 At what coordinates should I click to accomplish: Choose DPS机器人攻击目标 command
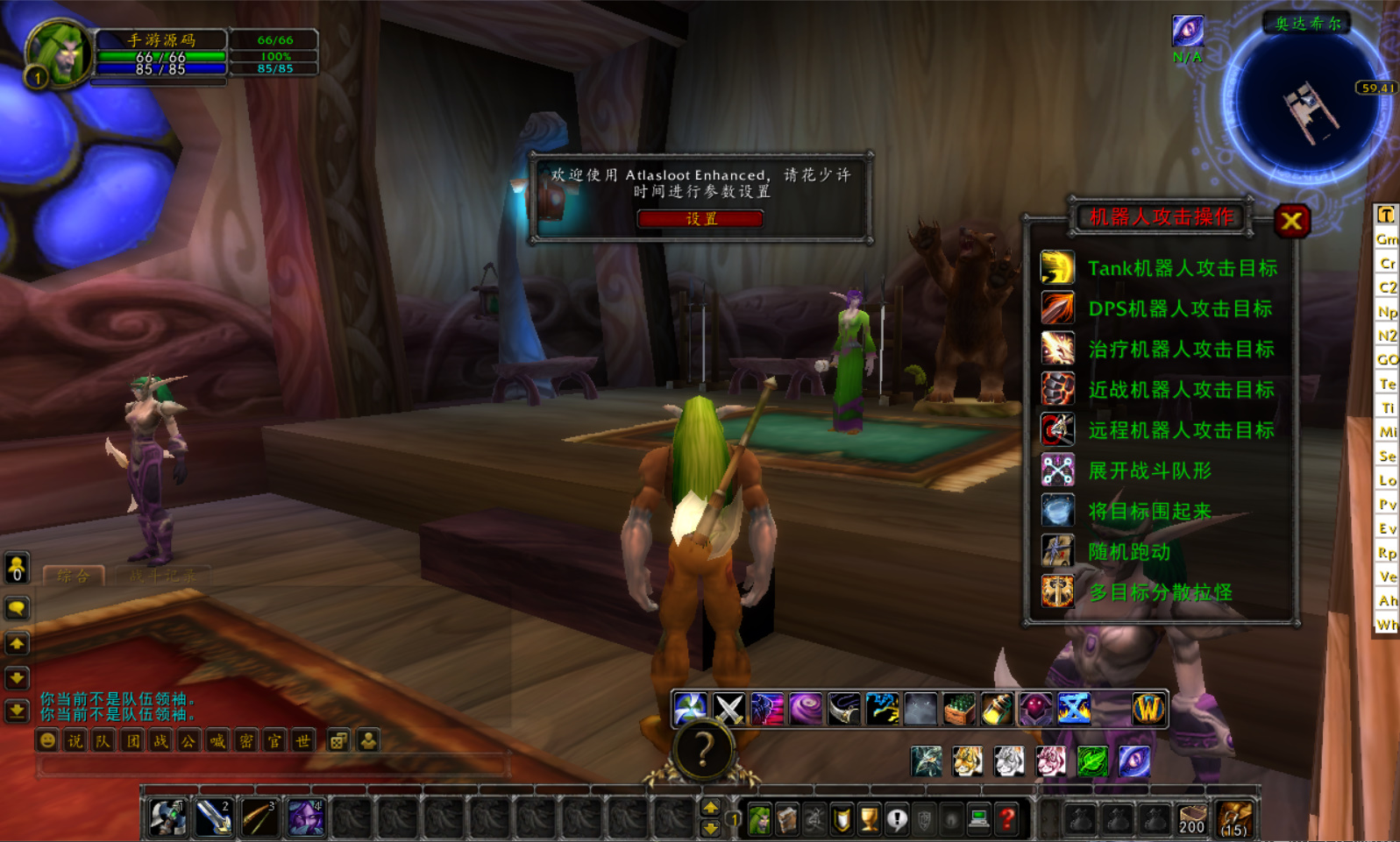coord(1179,308)
